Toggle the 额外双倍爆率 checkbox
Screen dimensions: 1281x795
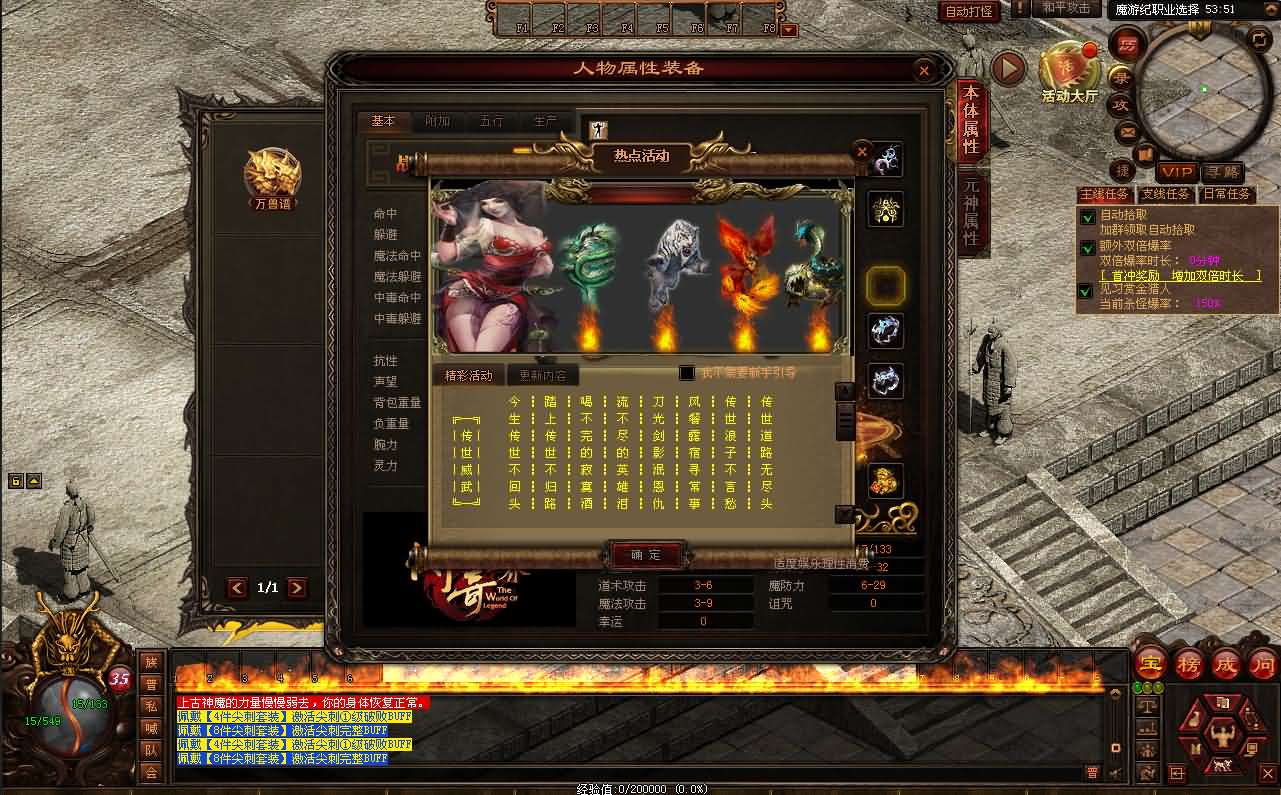[x=1089, y=249]
